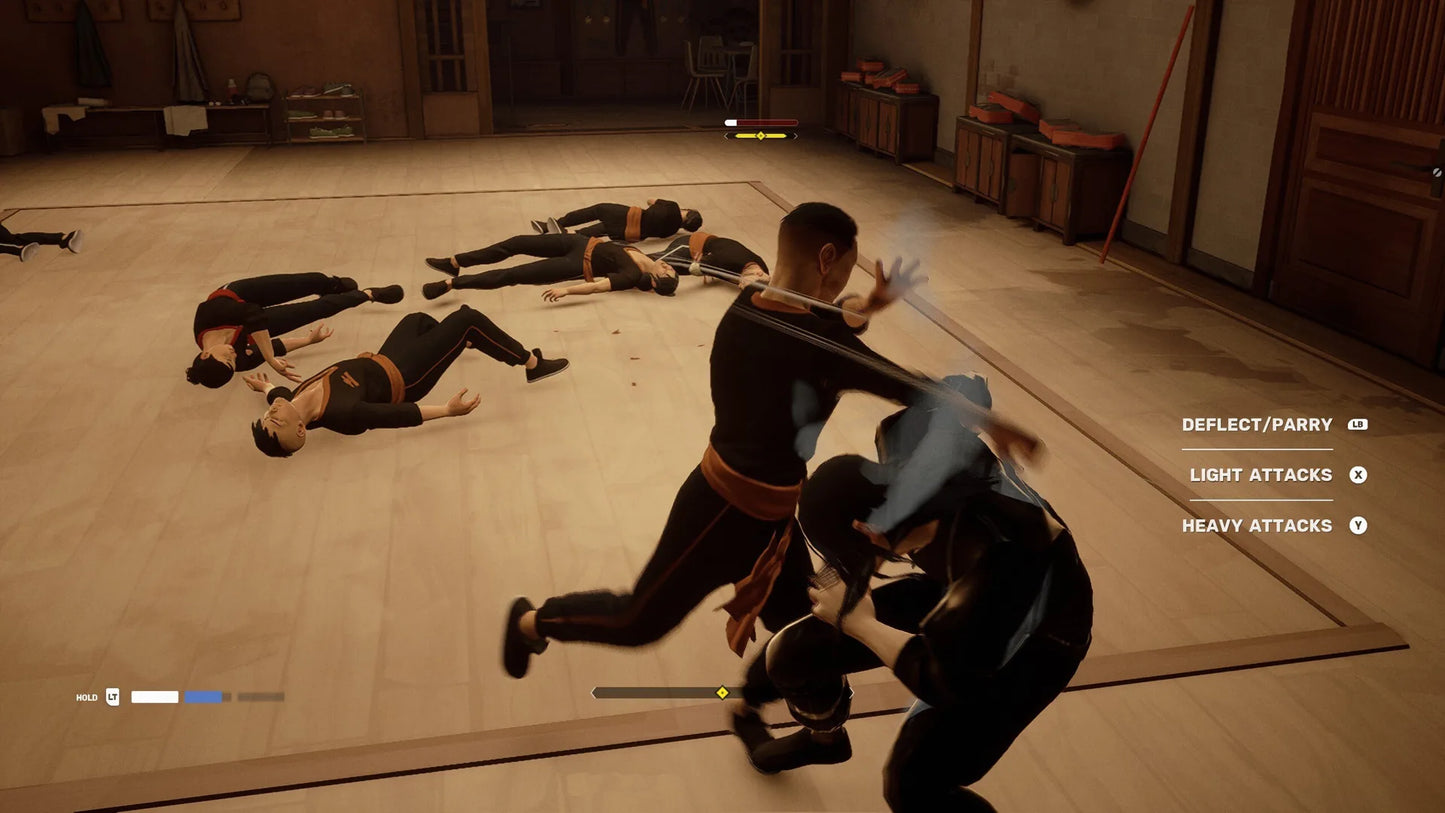
Task: Click the LT trigger icon near HOLD
Action: (111, 696)
